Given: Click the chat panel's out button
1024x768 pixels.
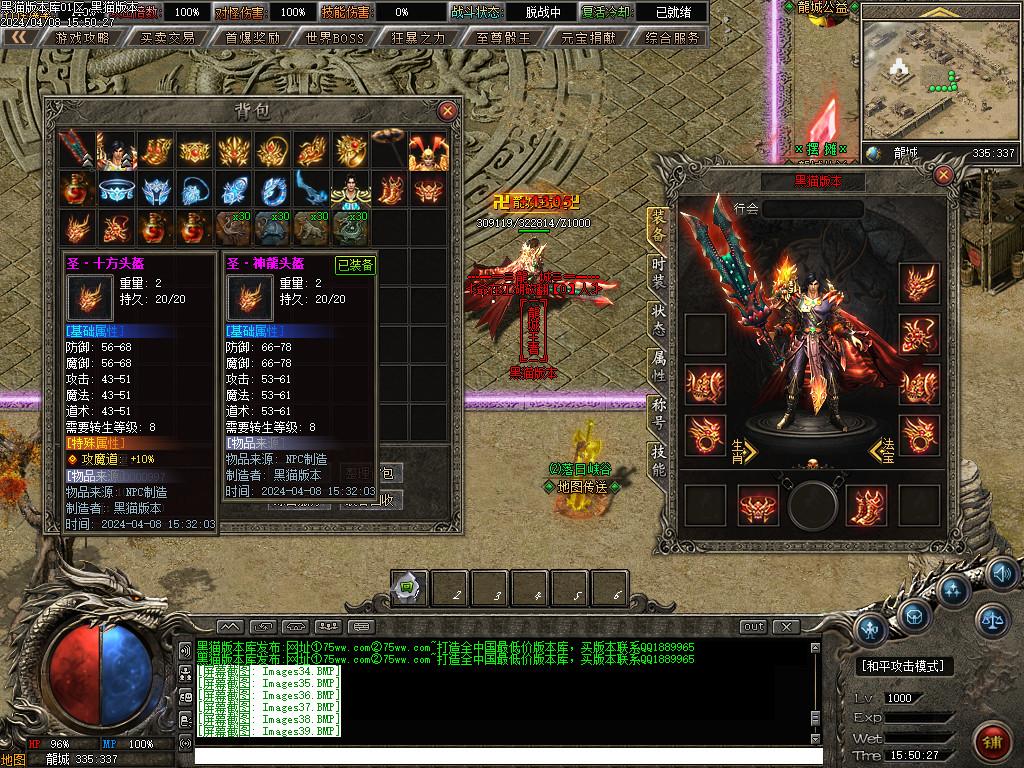Looking at the screenshot, I should [753, 627].
